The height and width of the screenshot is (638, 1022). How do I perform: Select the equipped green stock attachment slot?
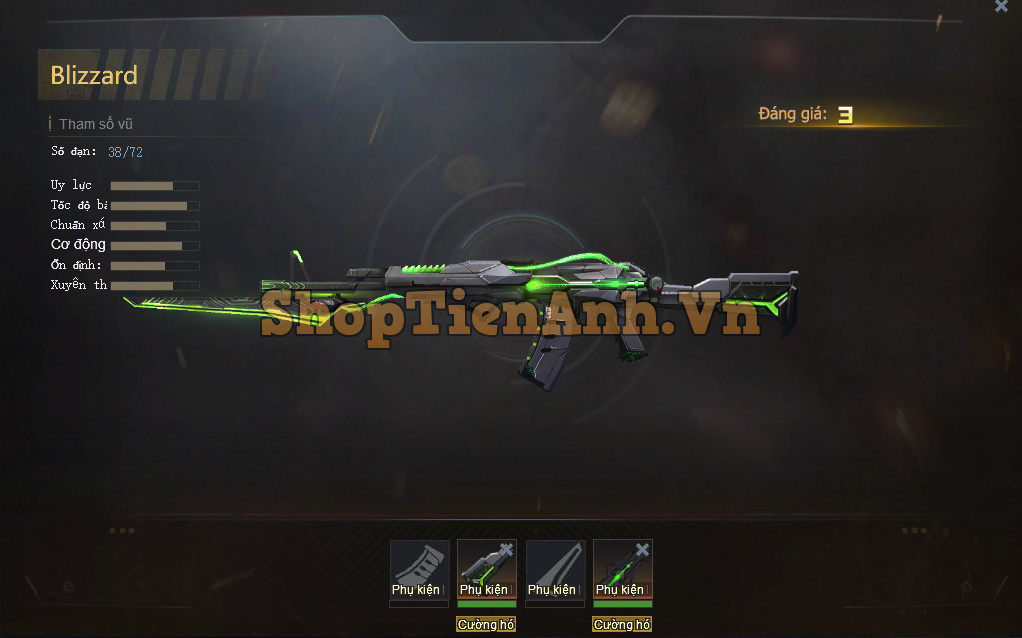click(485, 572)
